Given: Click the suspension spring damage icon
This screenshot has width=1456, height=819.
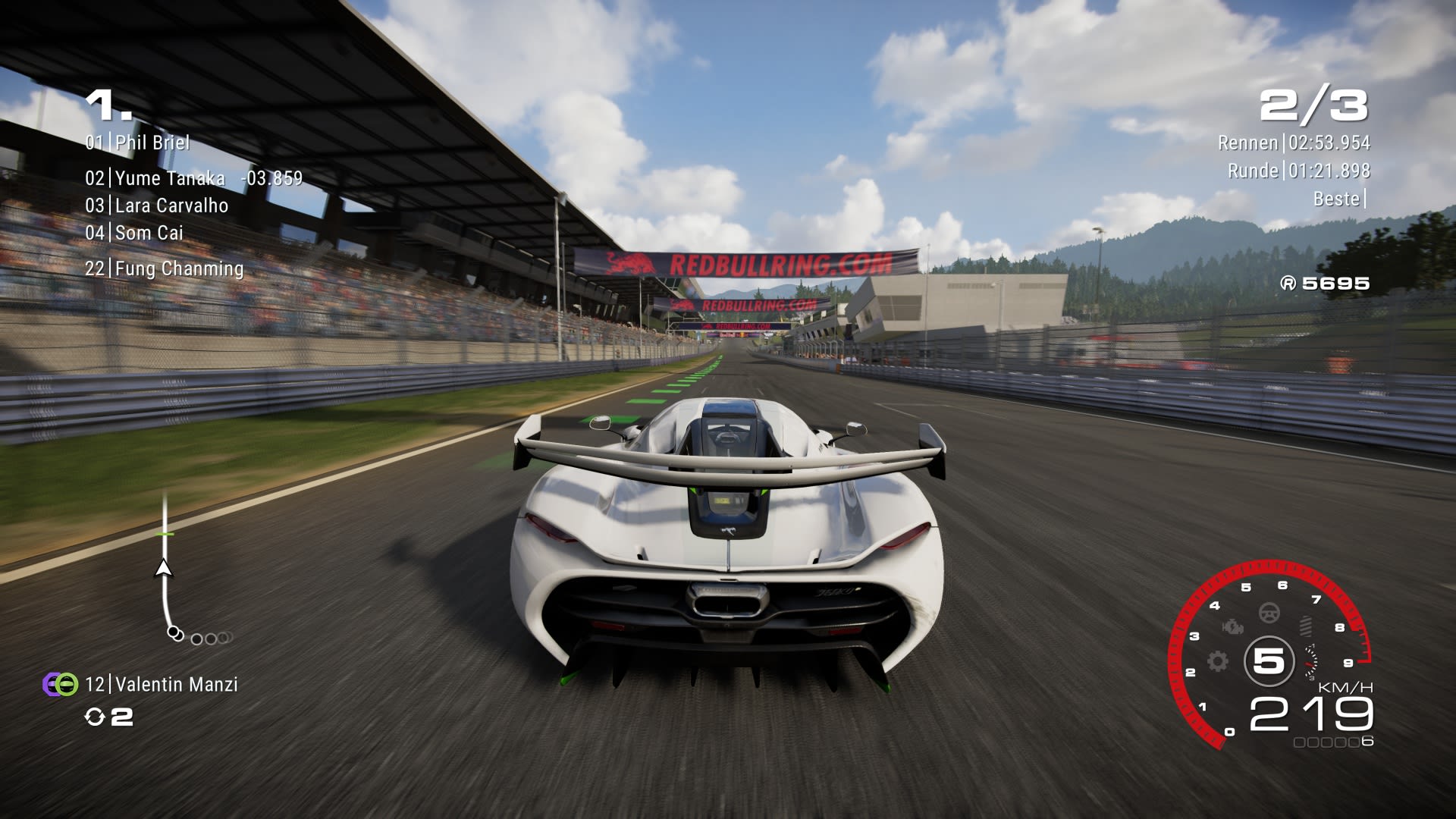Looking at the screenshot, I should [x=1305, y=626].
